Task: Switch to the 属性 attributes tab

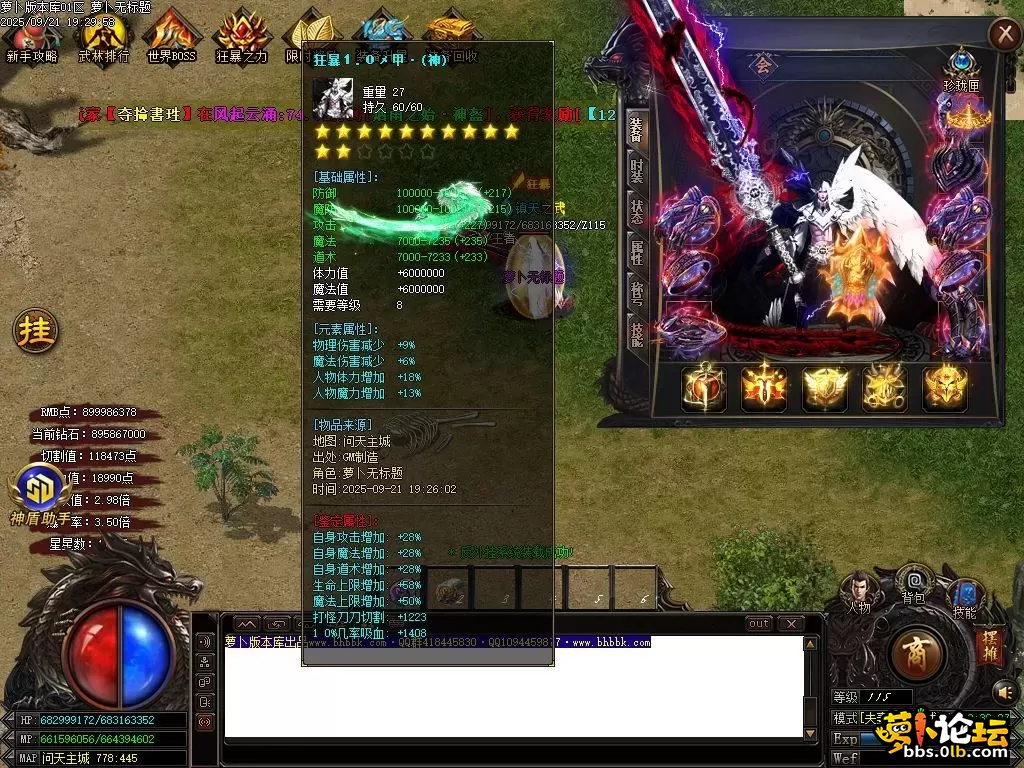Action: tap(636, 252)
